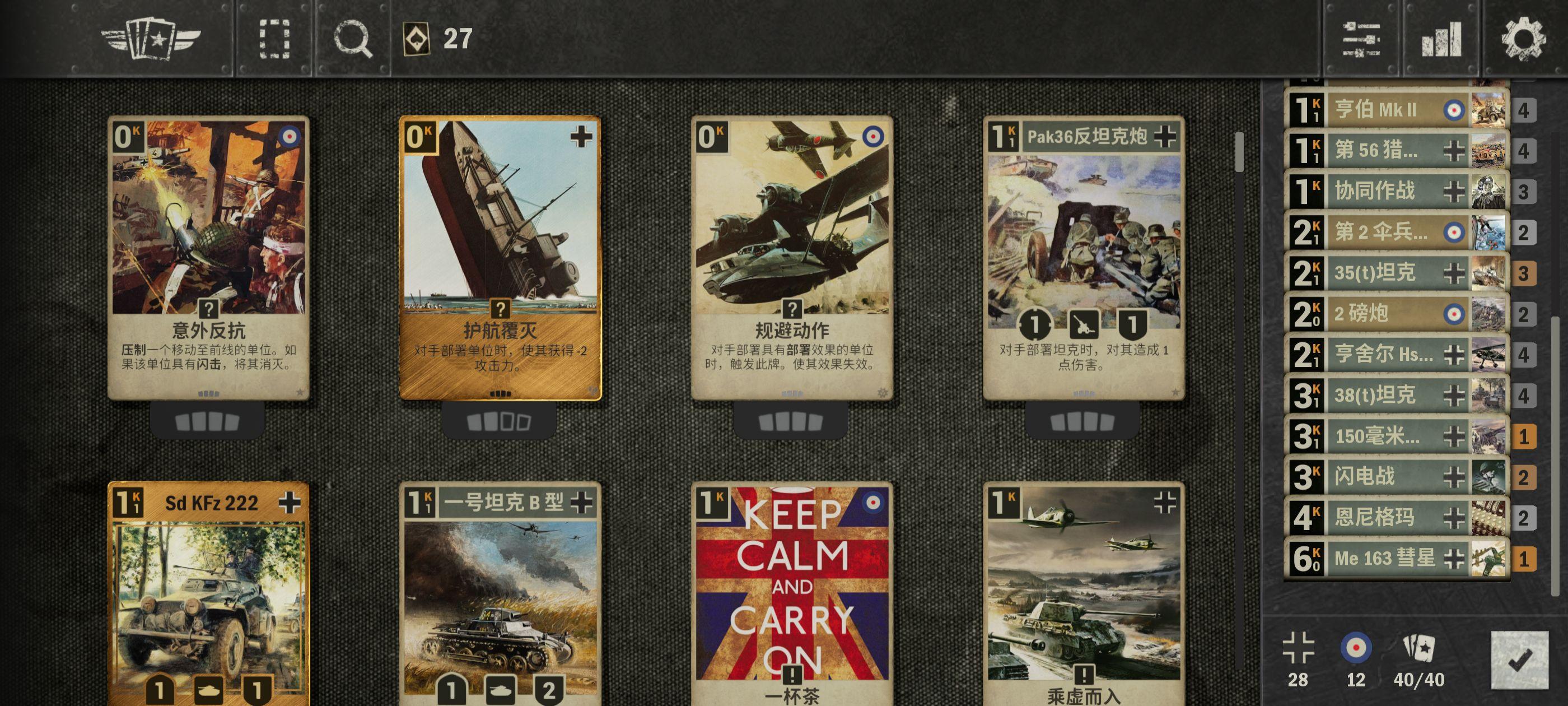Toggle the dashed selection square icon
The image size is (1568, 706).
pyautogui.click(x=274, y=38)
